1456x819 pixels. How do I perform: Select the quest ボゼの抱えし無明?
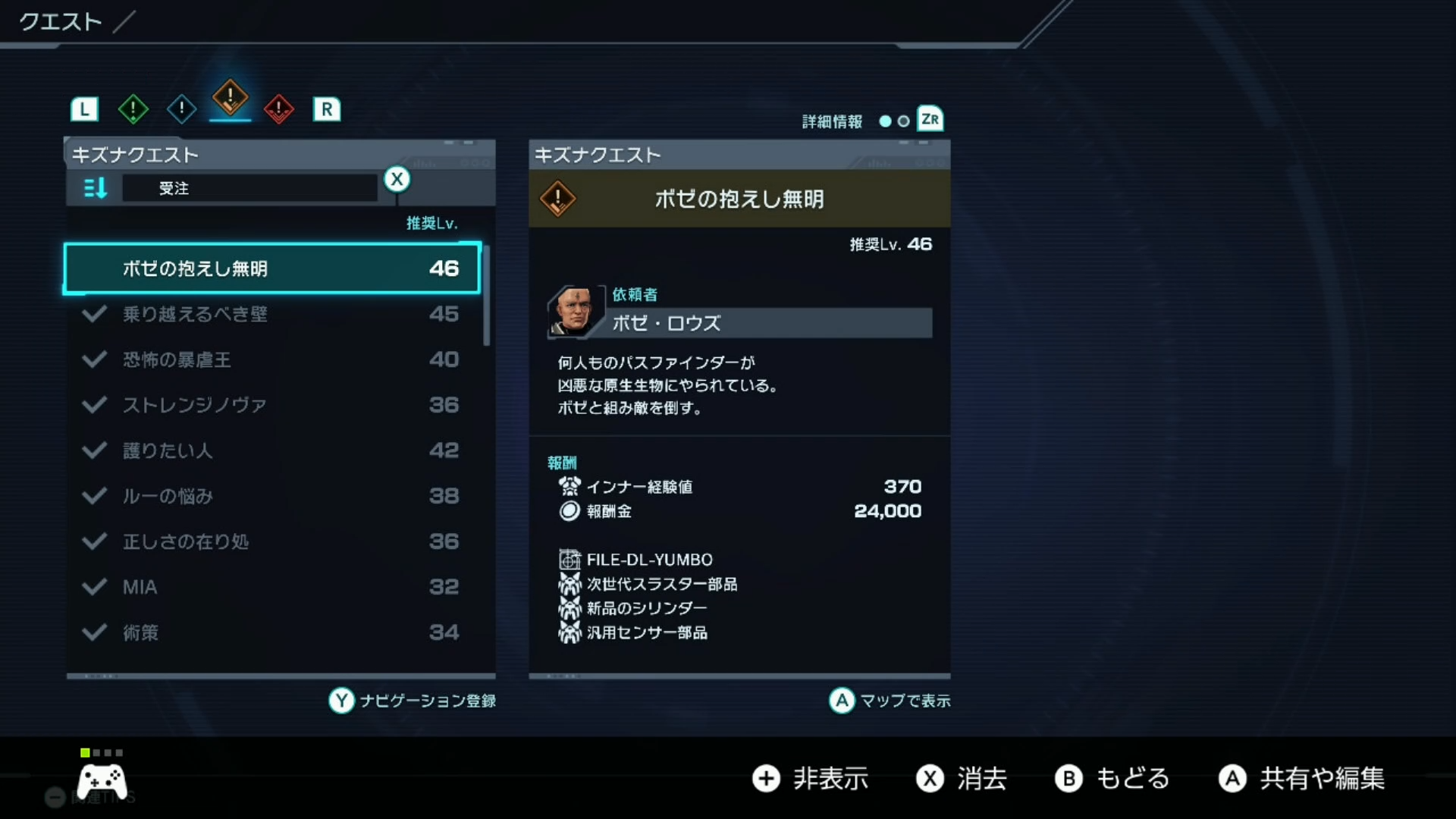pos(271,268)
